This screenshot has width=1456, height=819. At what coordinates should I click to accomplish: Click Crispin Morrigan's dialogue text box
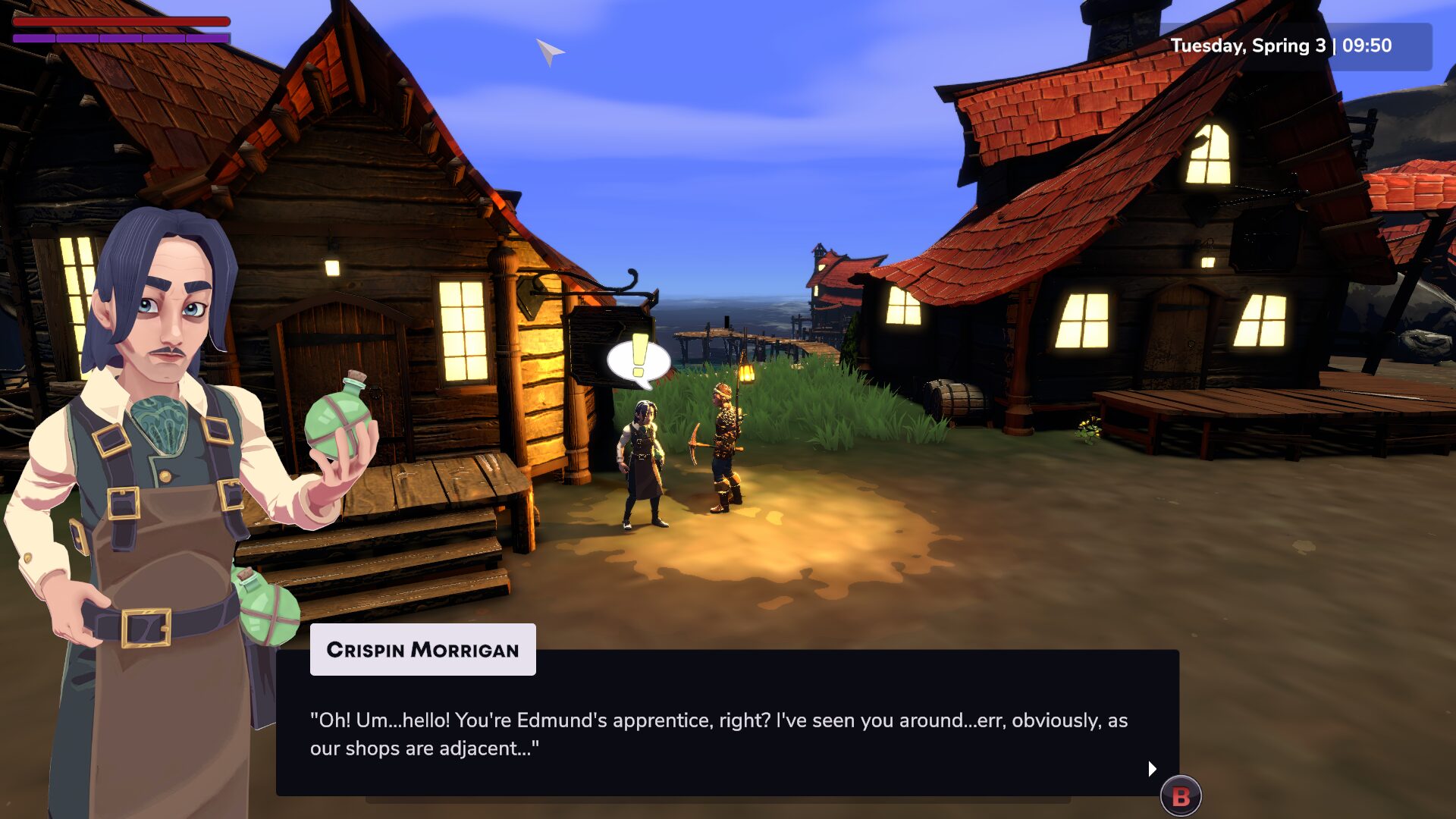pyautogui.click(x=726, y=733)
